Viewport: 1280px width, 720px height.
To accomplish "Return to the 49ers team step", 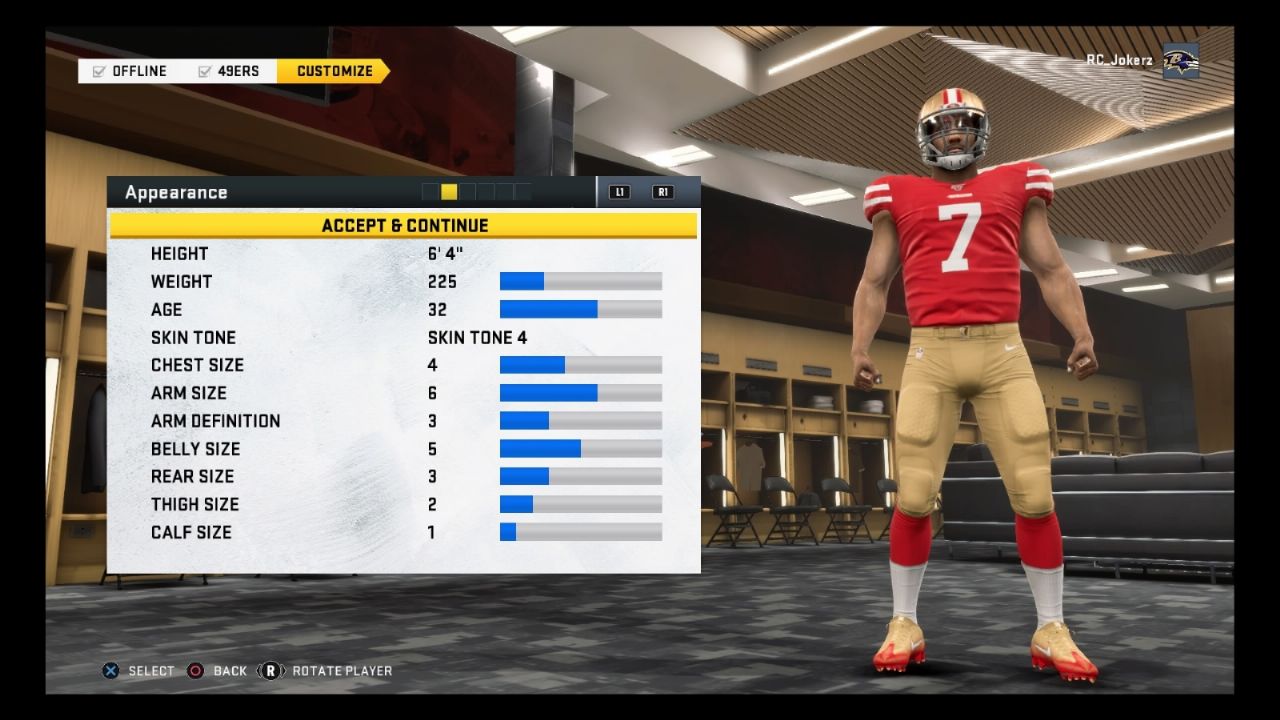I will click(x=229, y=71).
